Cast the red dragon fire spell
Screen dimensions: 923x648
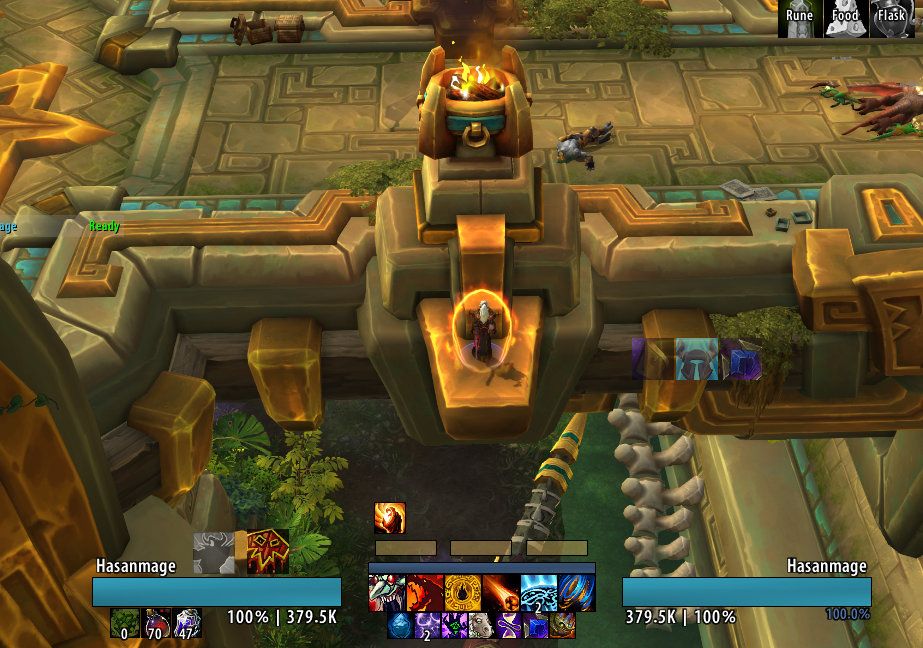pyautogui.click(x=425, y=594)
